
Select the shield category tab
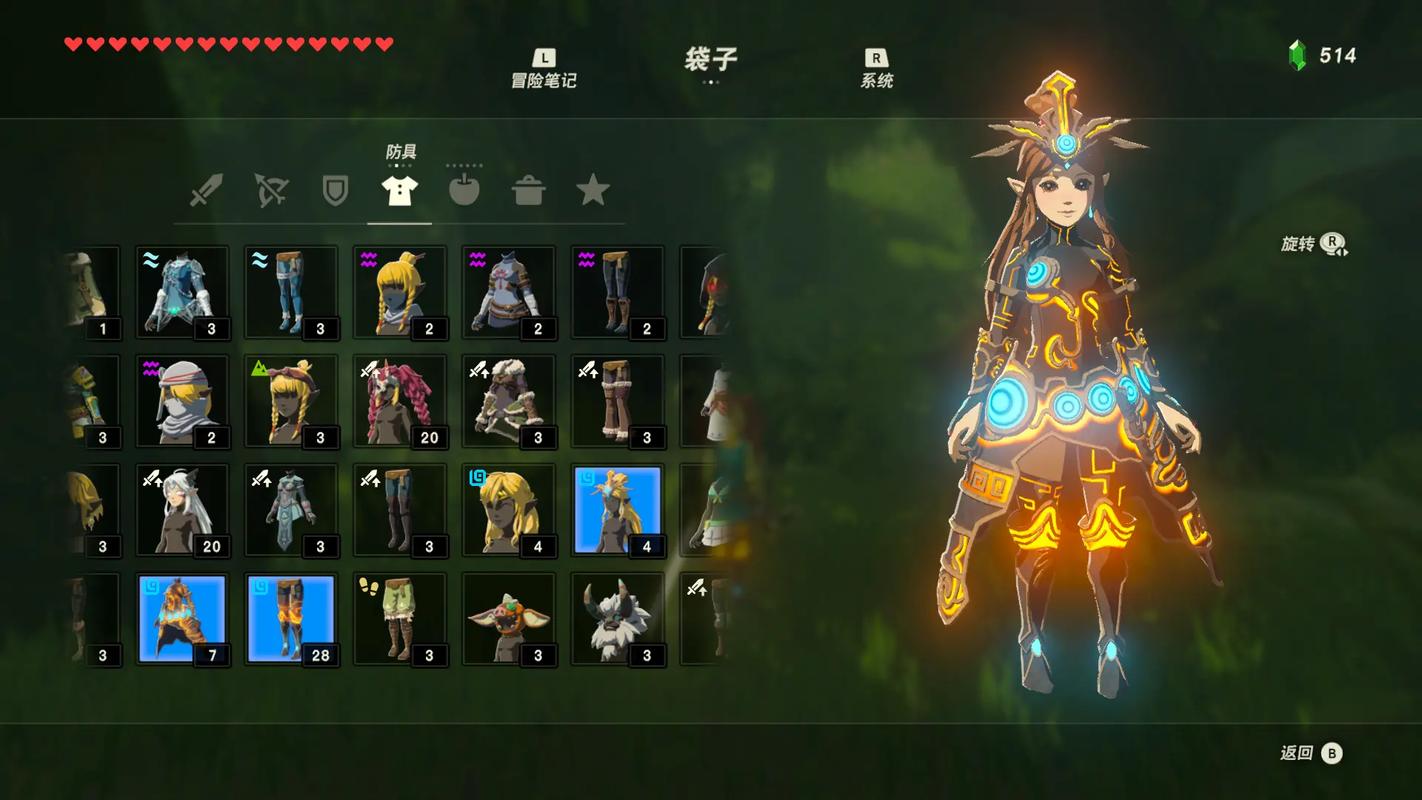(335, 190)
